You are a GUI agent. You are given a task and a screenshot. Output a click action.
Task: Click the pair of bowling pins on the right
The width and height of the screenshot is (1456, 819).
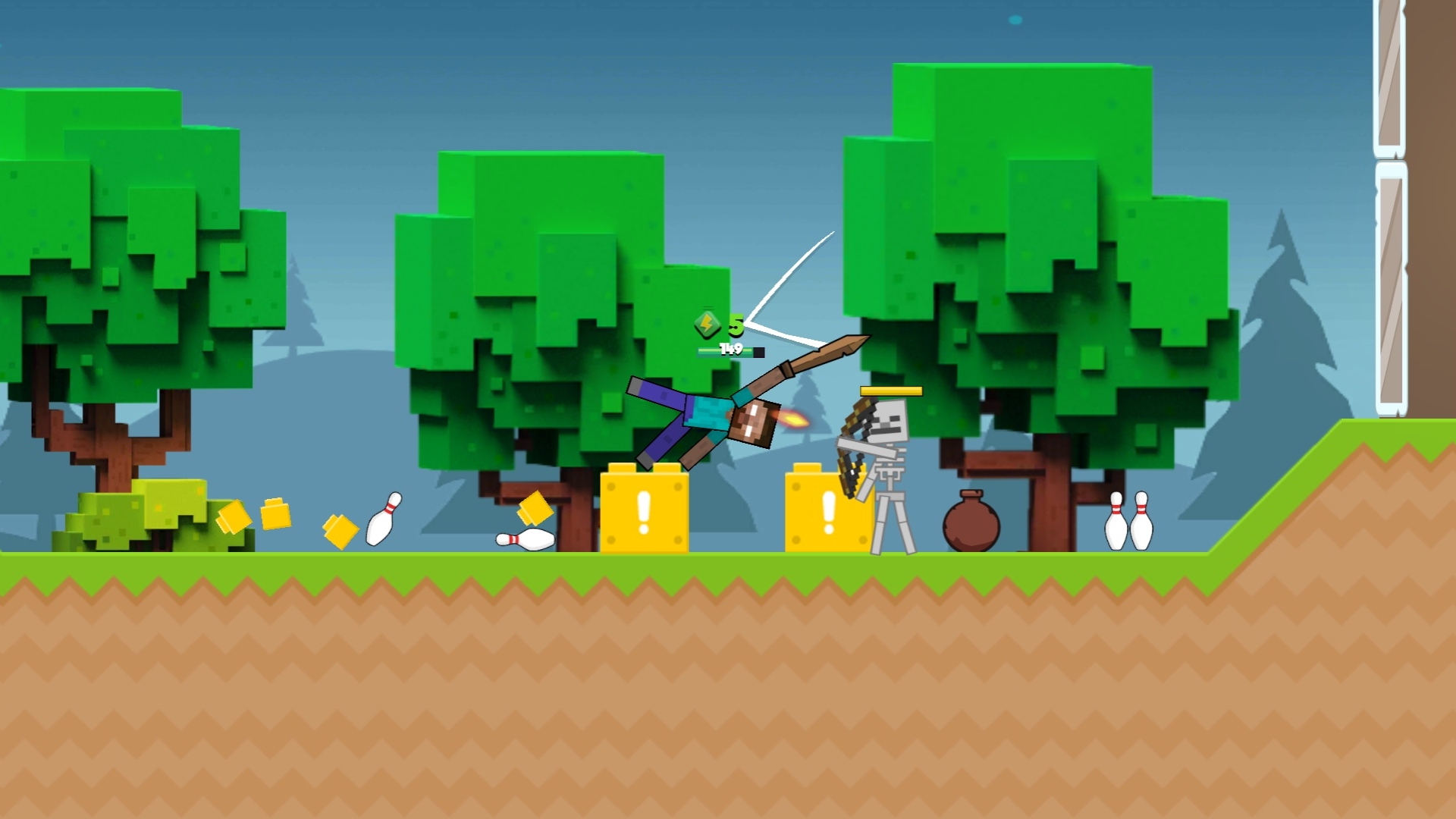[1134, 523]
